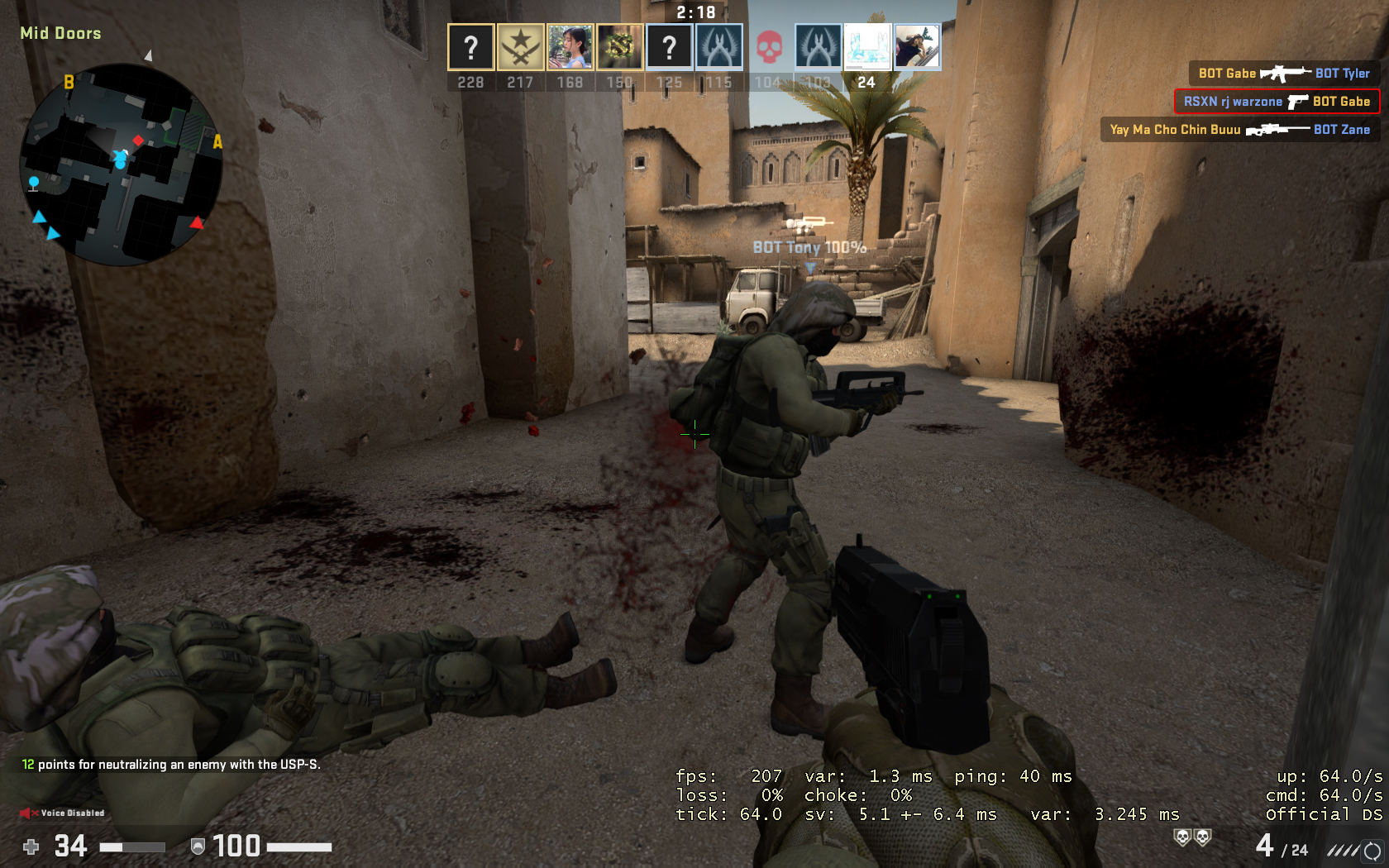Select the white avatar with score 24
Screen dimensions: 1389x868
coord(866,47)
